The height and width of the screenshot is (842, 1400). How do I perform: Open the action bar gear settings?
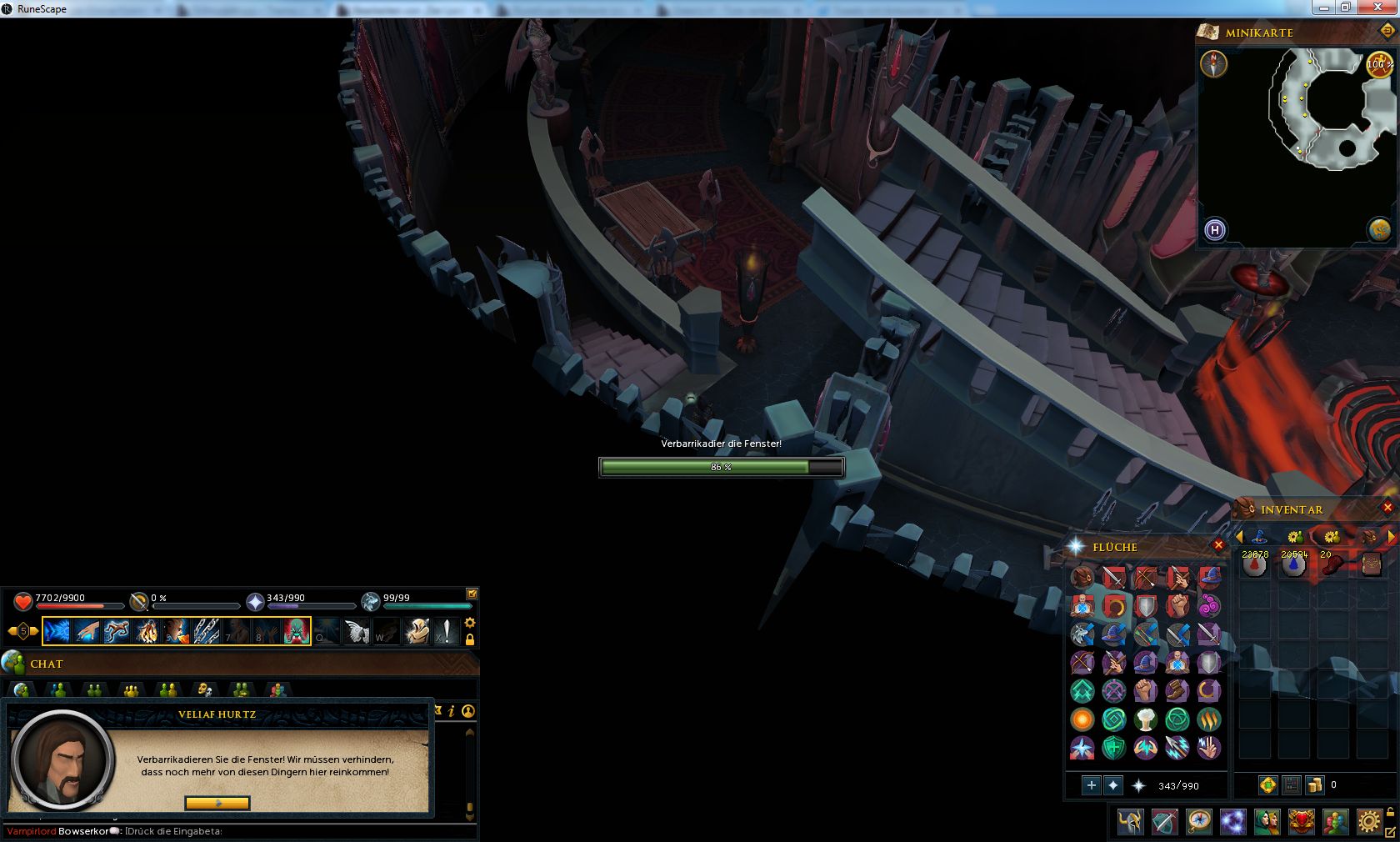[470, 623]
